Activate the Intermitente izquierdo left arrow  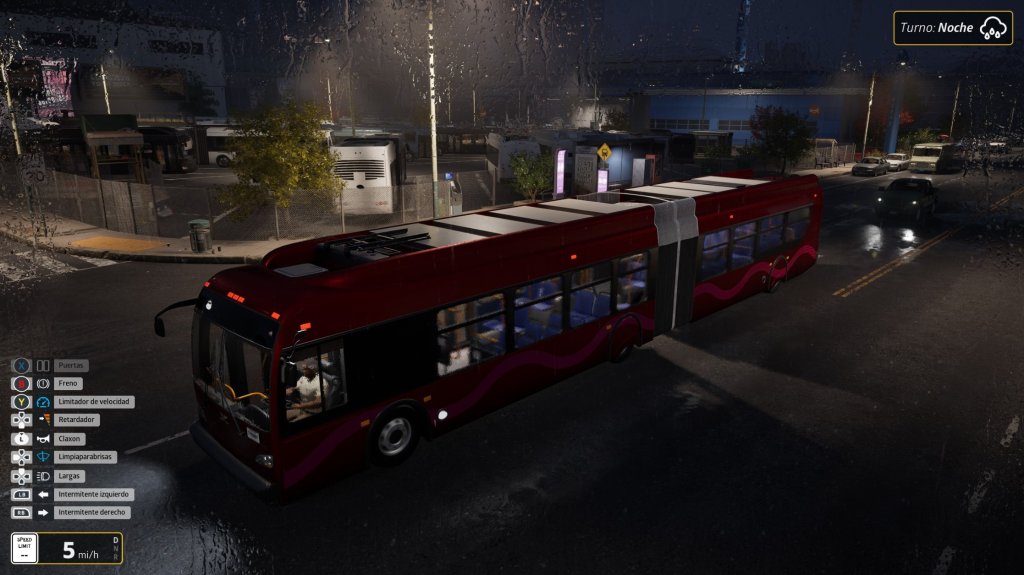43,494
